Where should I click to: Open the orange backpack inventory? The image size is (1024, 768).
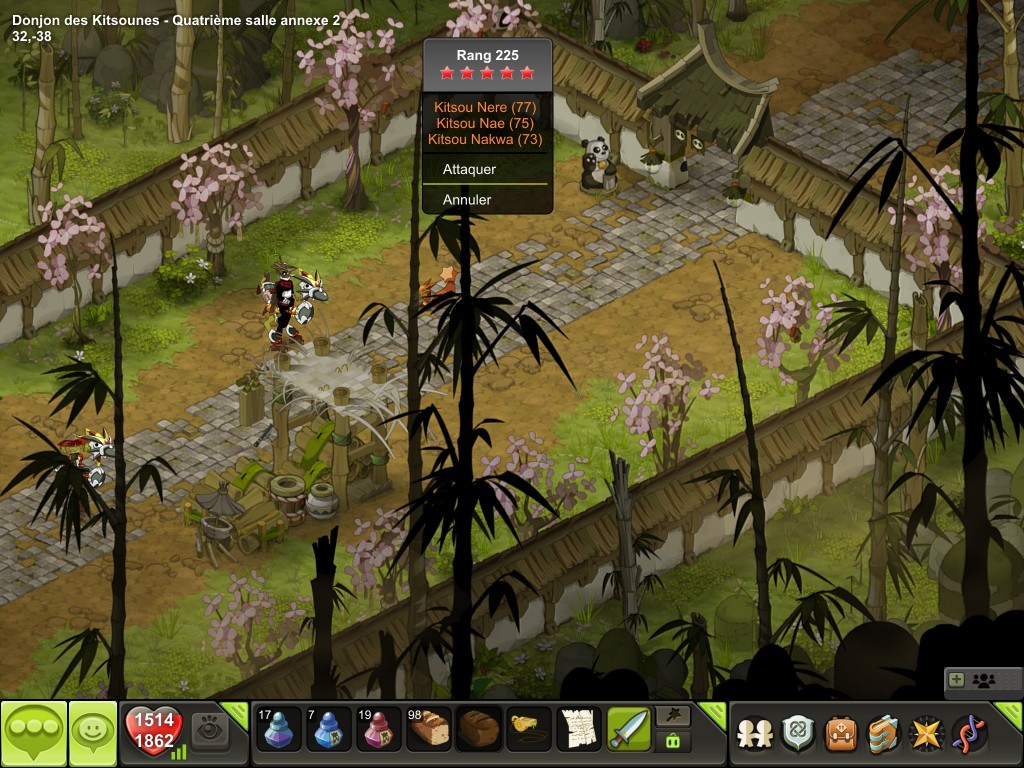pos(841,733)
